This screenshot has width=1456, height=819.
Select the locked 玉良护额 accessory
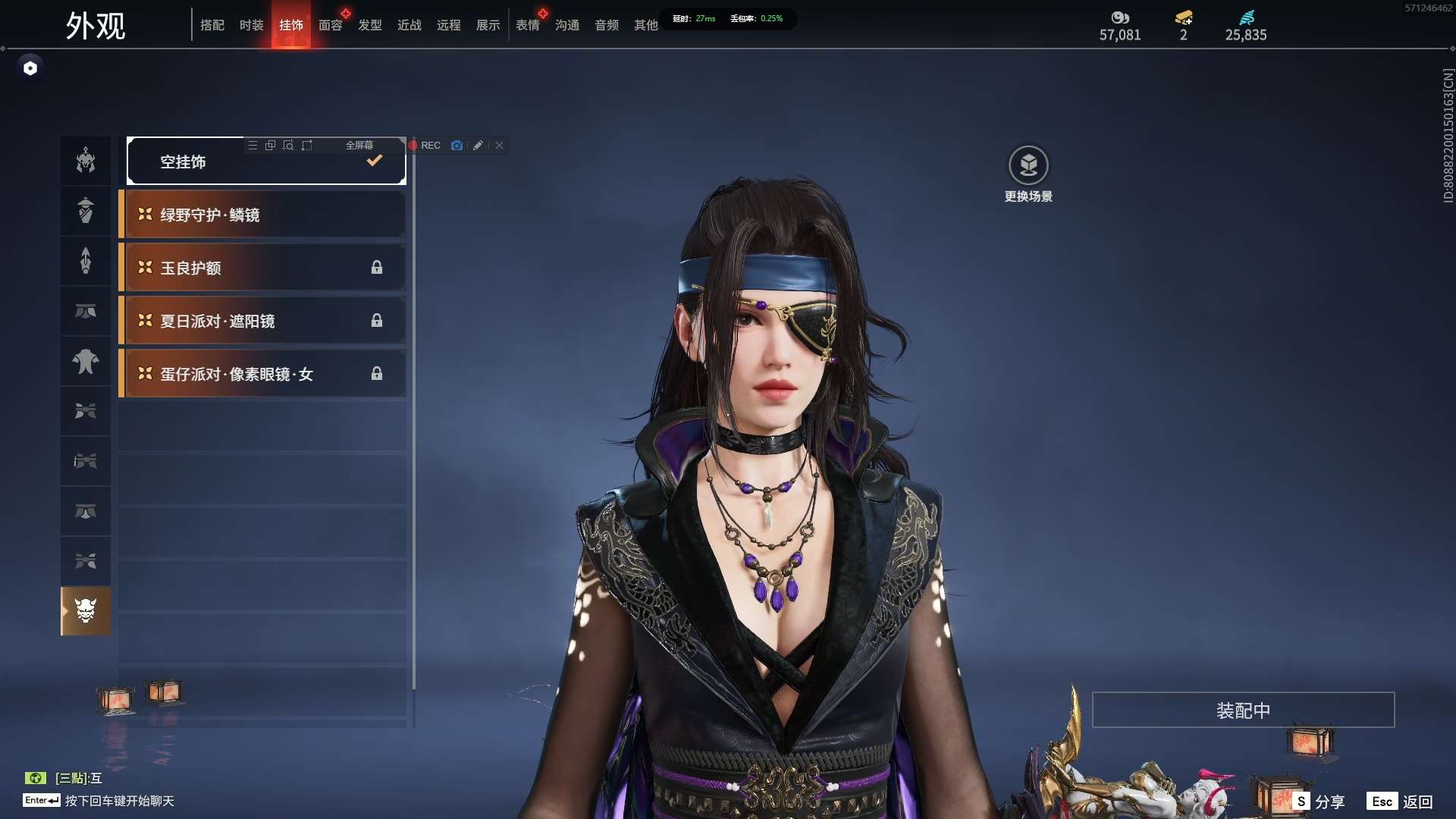click(262, 268)
